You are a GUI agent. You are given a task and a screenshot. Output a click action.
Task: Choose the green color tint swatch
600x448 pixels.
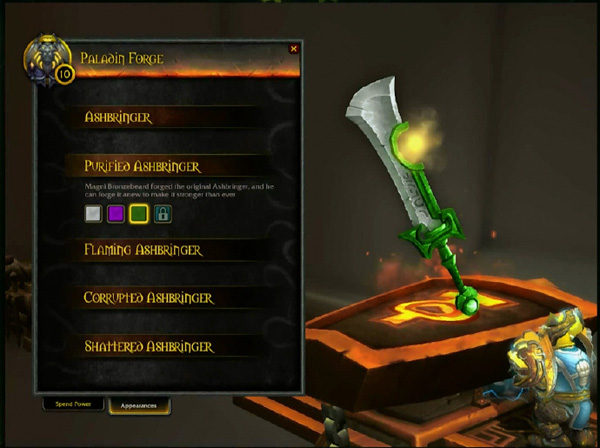[x=139, y=213]
